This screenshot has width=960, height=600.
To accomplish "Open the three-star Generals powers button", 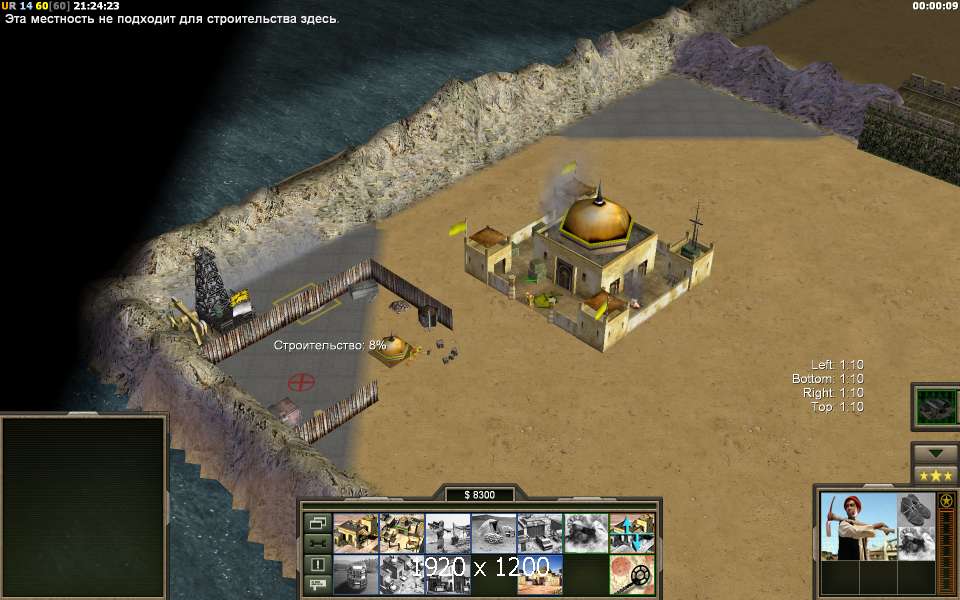I will point(935,476).
